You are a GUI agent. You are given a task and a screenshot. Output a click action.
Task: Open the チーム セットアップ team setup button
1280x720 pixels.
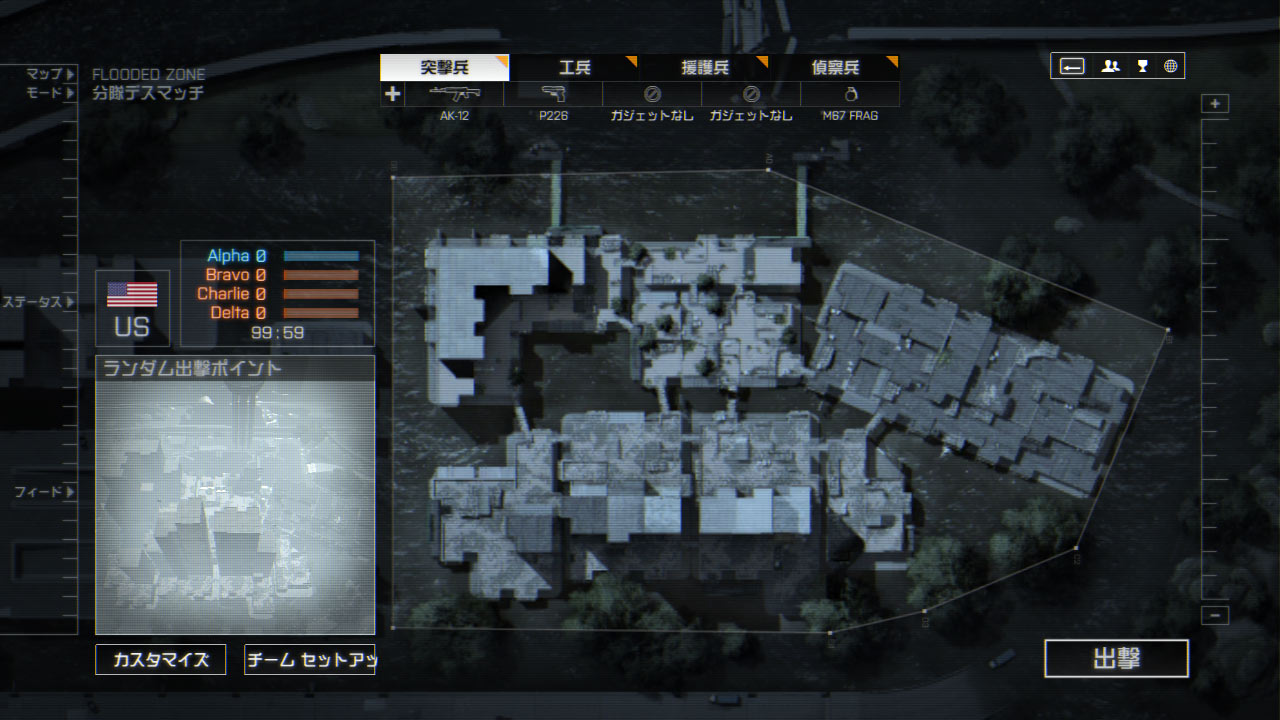(309, 660)
